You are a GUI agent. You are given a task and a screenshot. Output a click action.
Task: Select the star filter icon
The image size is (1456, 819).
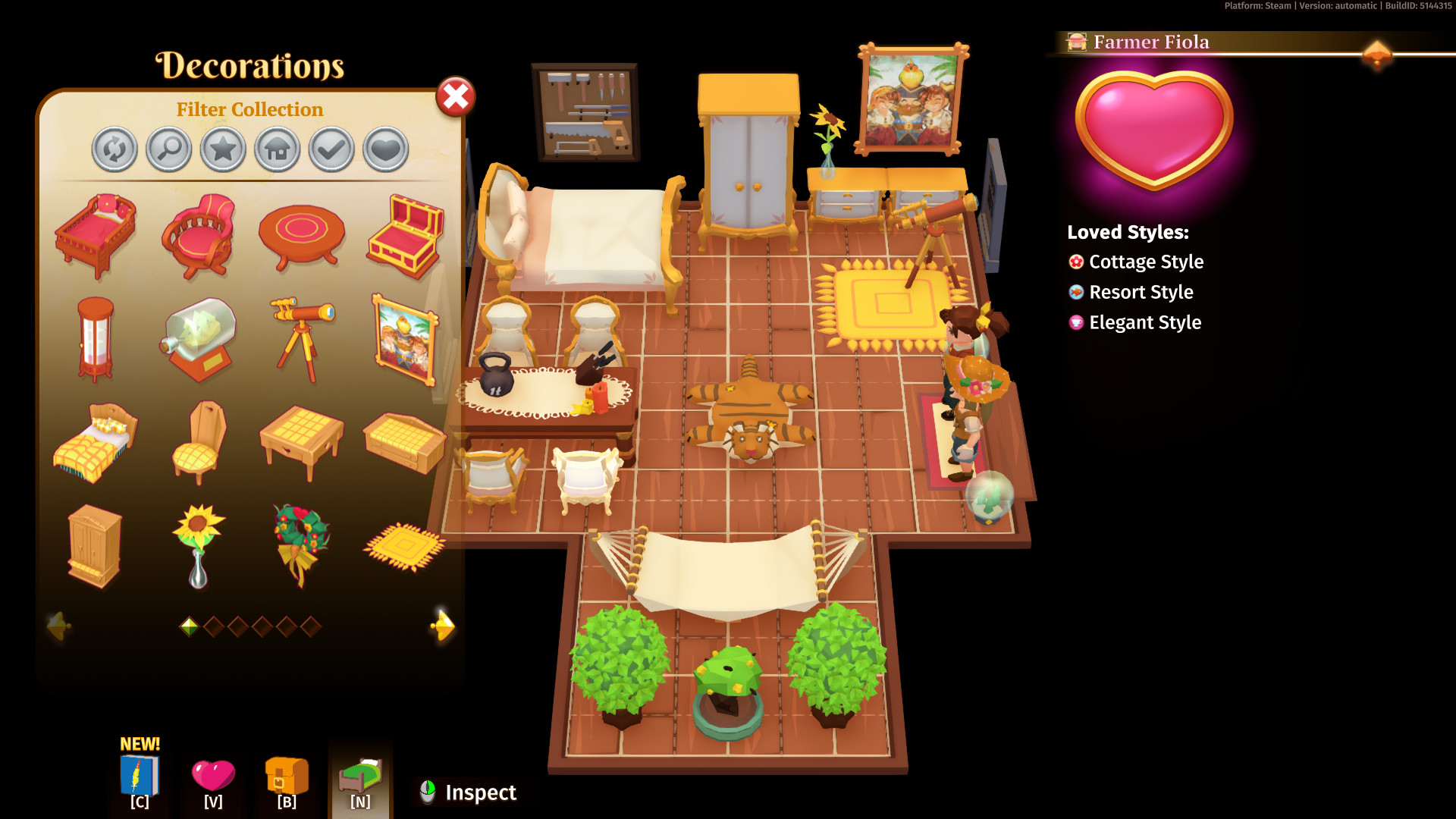(x=222, y=149)
